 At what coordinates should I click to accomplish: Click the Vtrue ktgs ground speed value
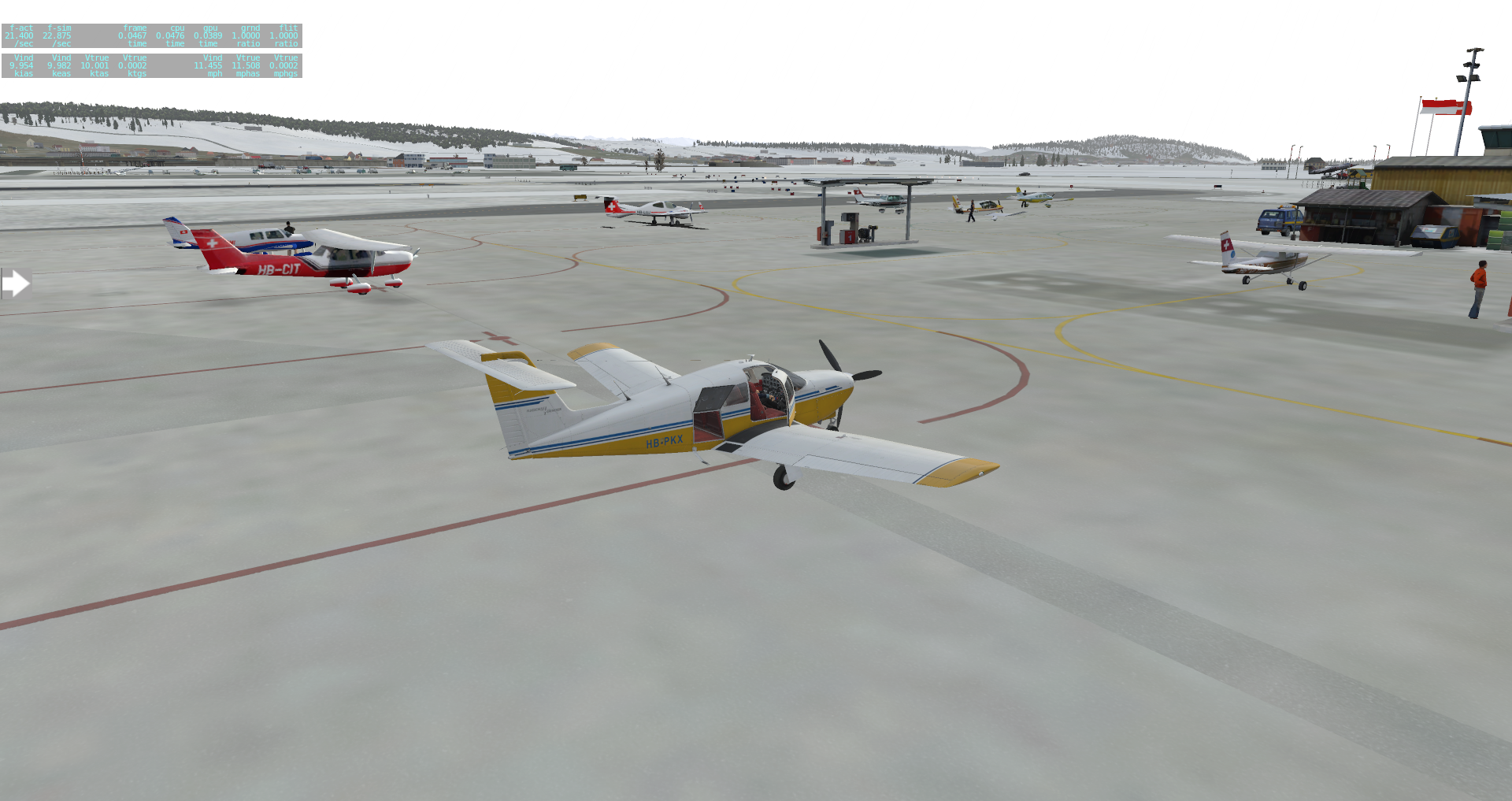pyautogui.click(x=134, y=66)
